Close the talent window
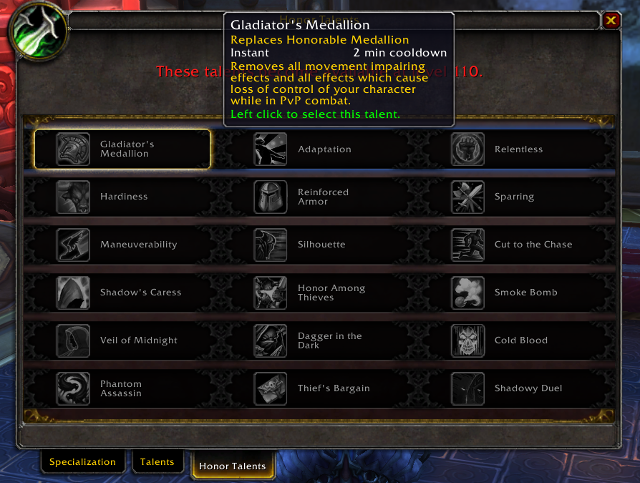 pyautogui.click(x=611, y=20)
